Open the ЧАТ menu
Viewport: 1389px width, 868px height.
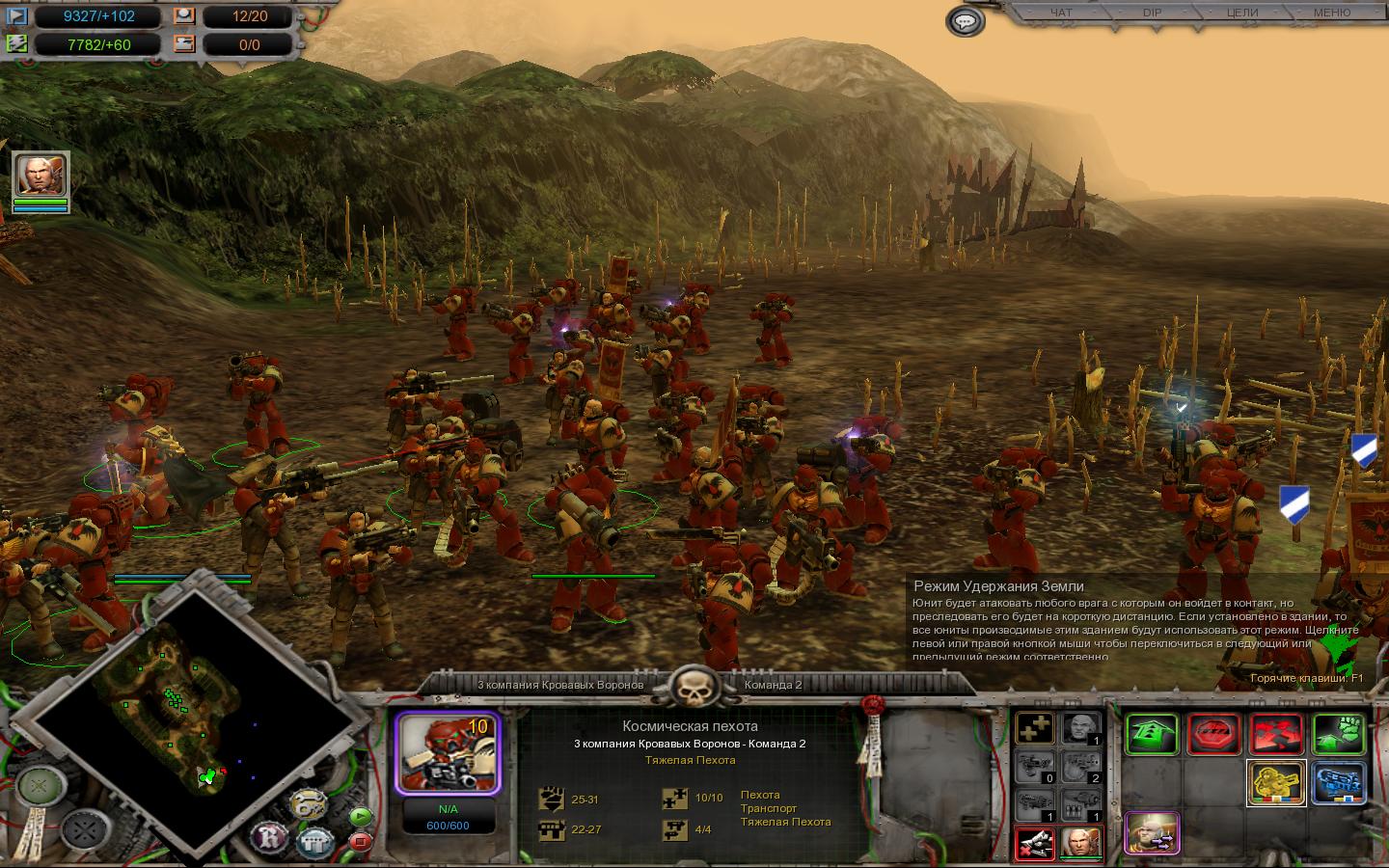tap(1060, 13)
